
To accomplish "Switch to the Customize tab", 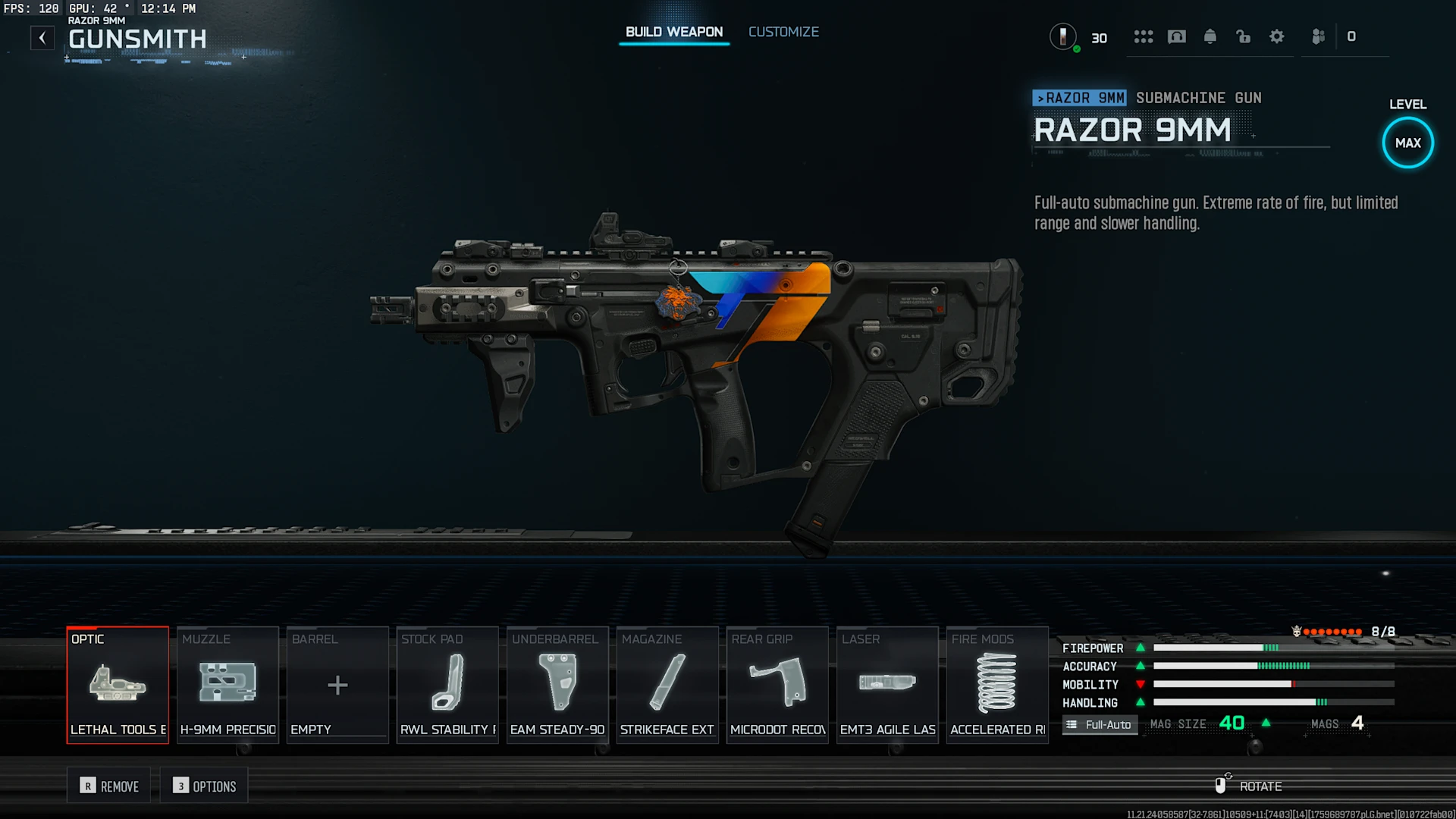I will 783,32.
